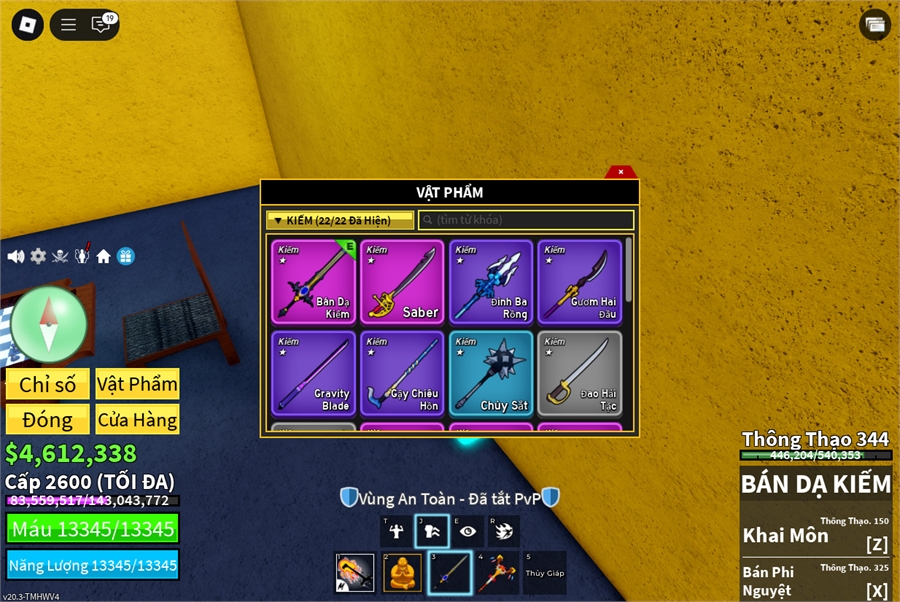Viewport: 900px width, 602px height.
Task: Open the Chỉ số stats menu
Action: point(47,384)
